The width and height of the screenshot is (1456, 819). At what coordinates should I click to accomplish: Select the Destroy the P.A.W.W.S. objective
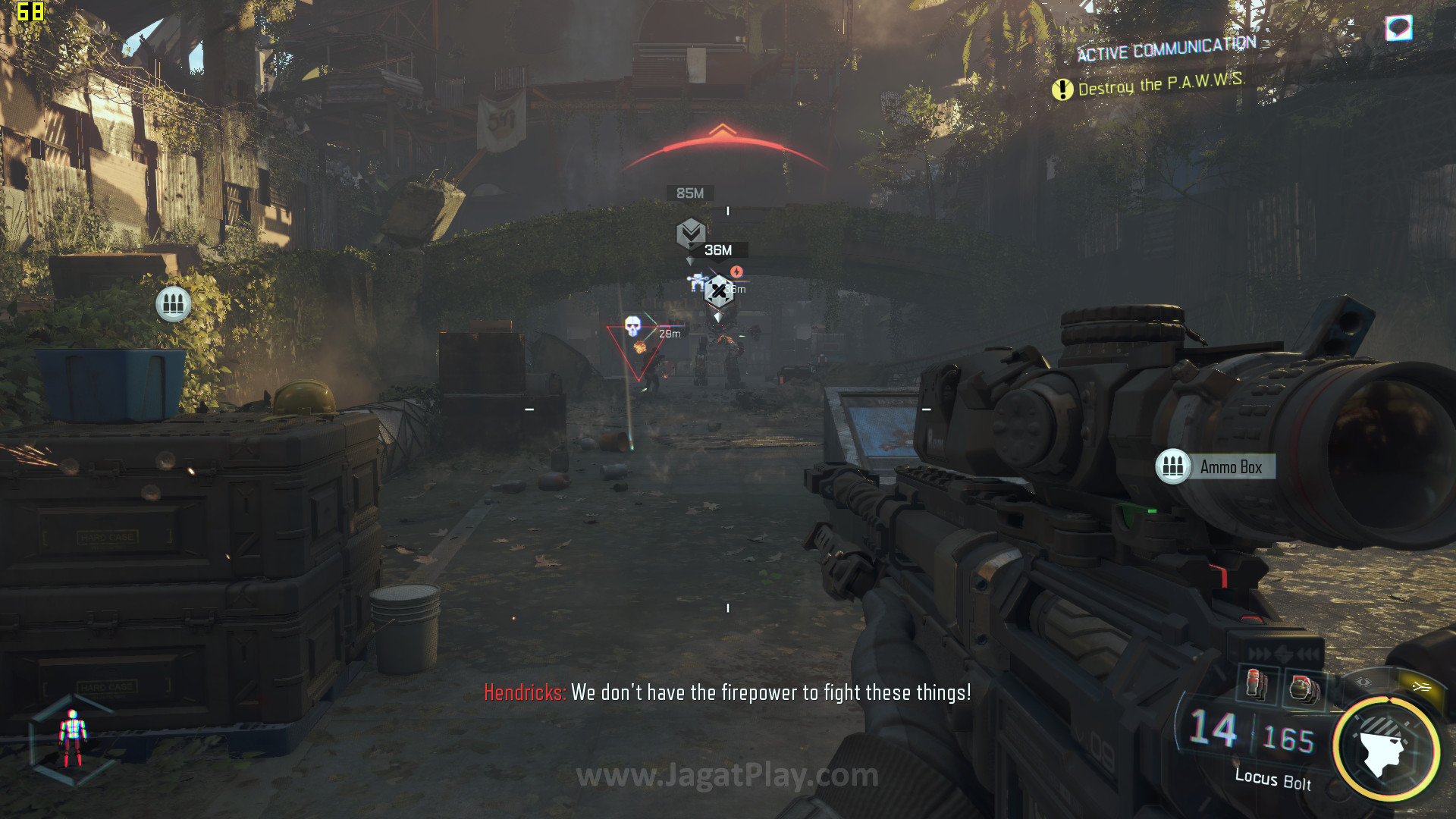pos(1149,85)
